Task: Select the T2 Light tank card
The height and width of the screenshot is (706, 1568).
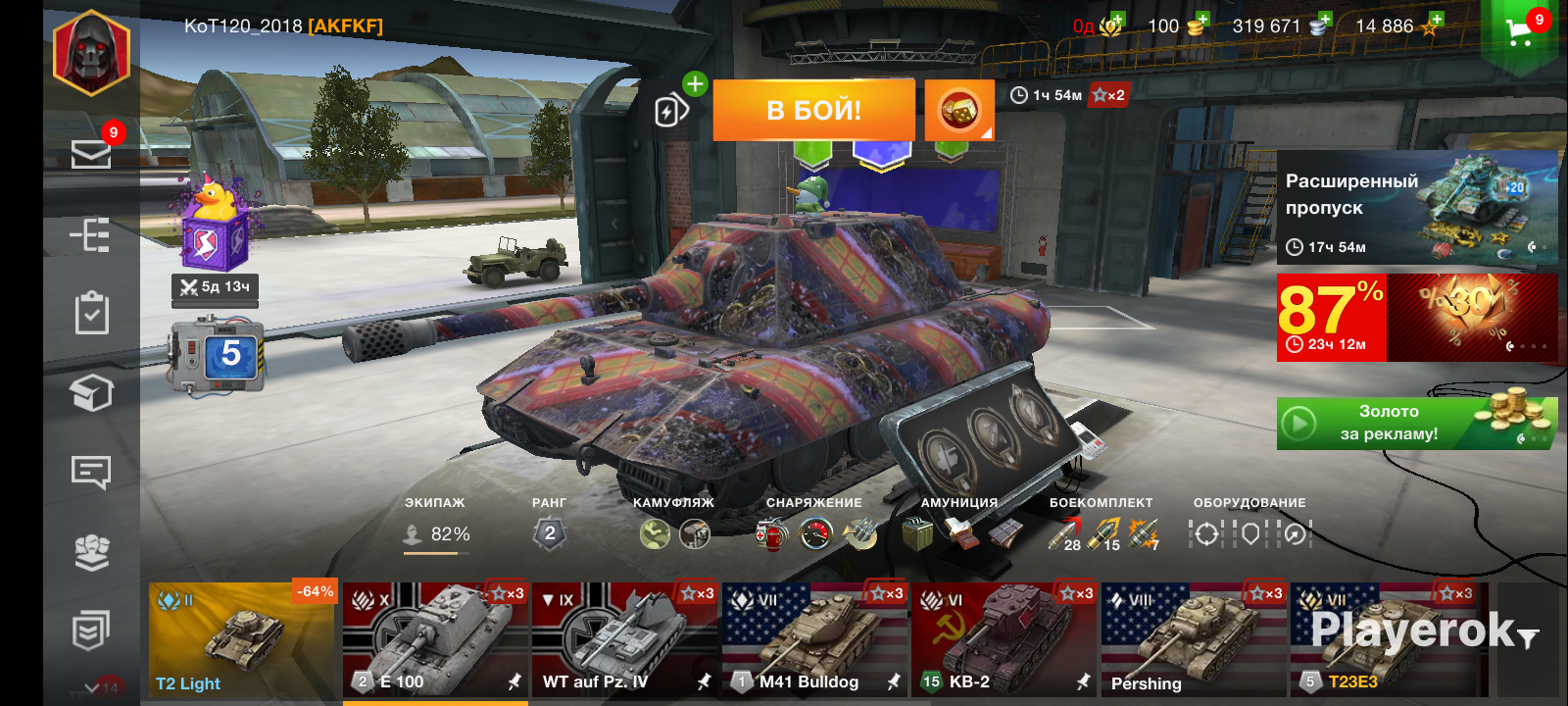Action: (x=241, y=639)
